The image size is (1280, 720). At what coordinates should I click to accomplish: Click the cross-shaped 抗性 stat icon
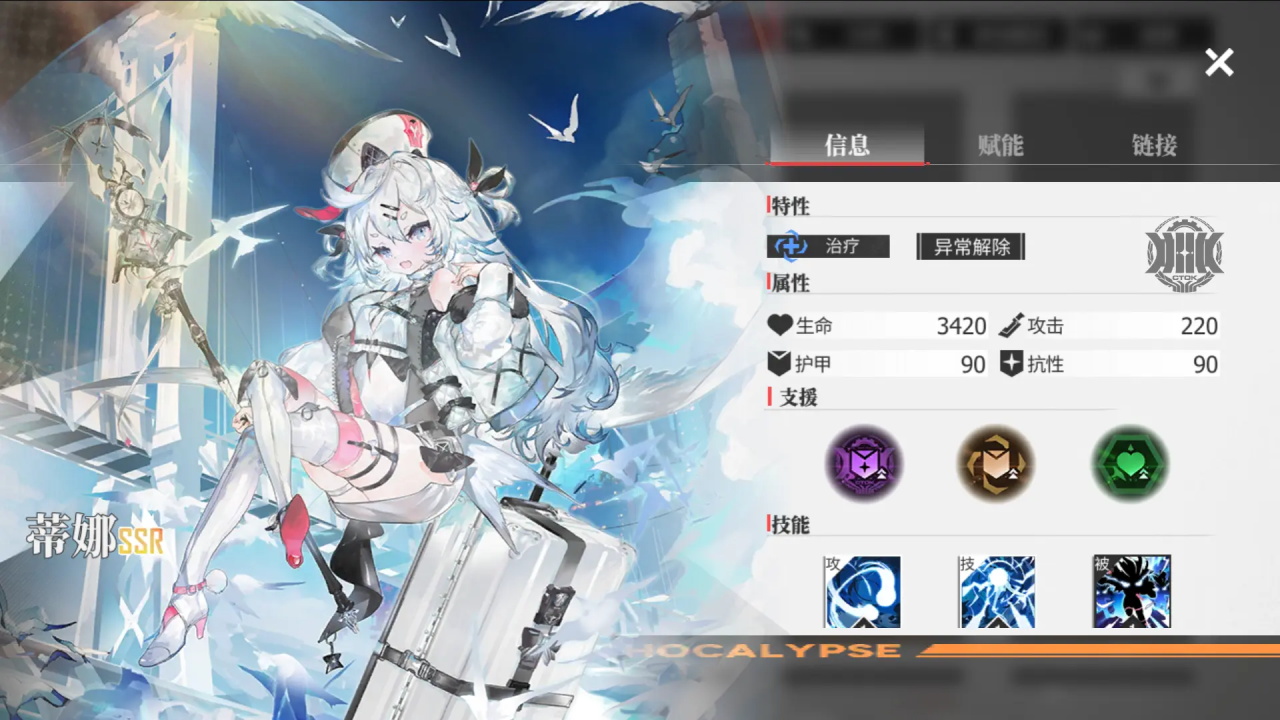(1013, 363)
